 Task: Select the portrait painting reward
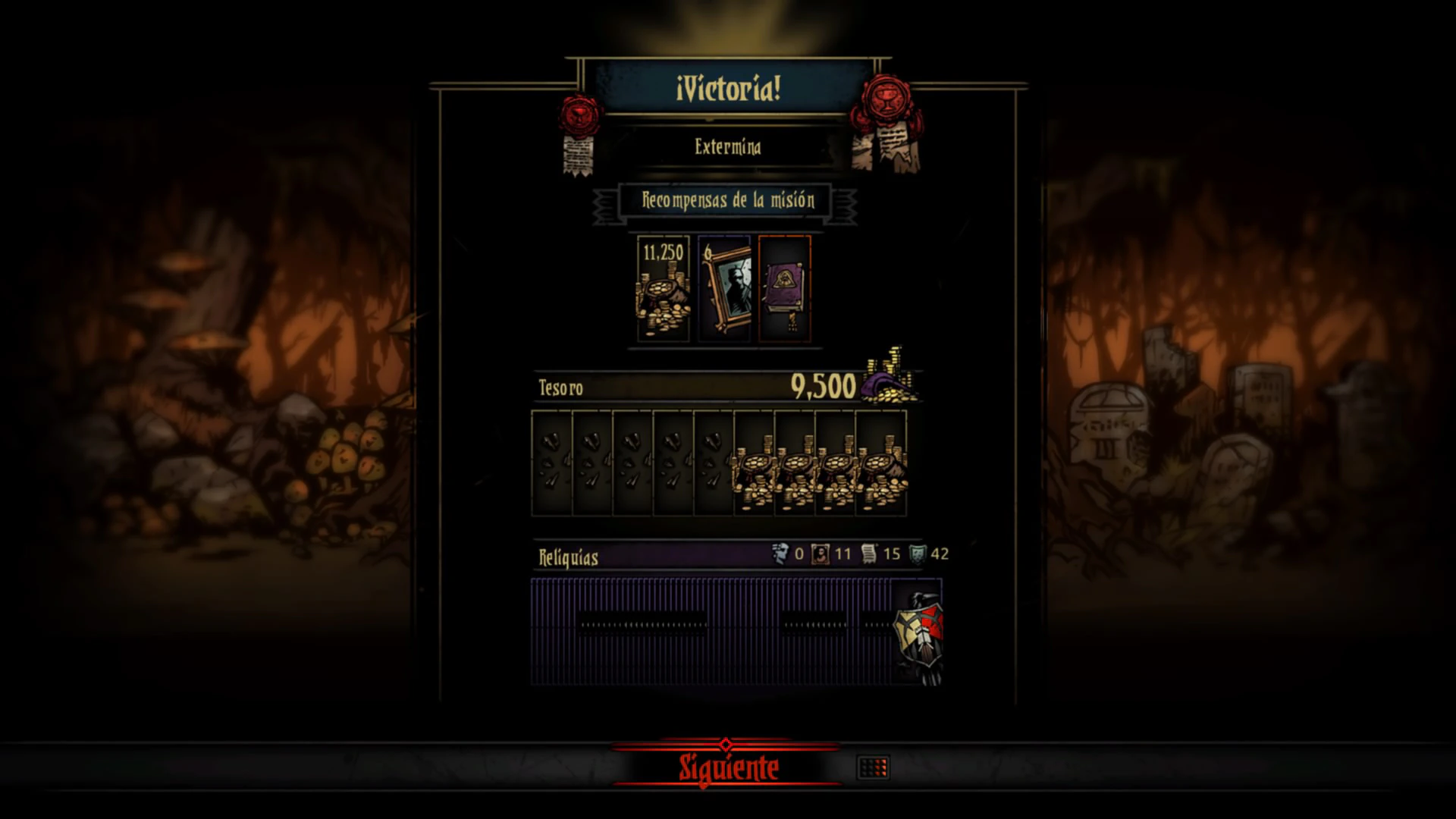point(724,288)
